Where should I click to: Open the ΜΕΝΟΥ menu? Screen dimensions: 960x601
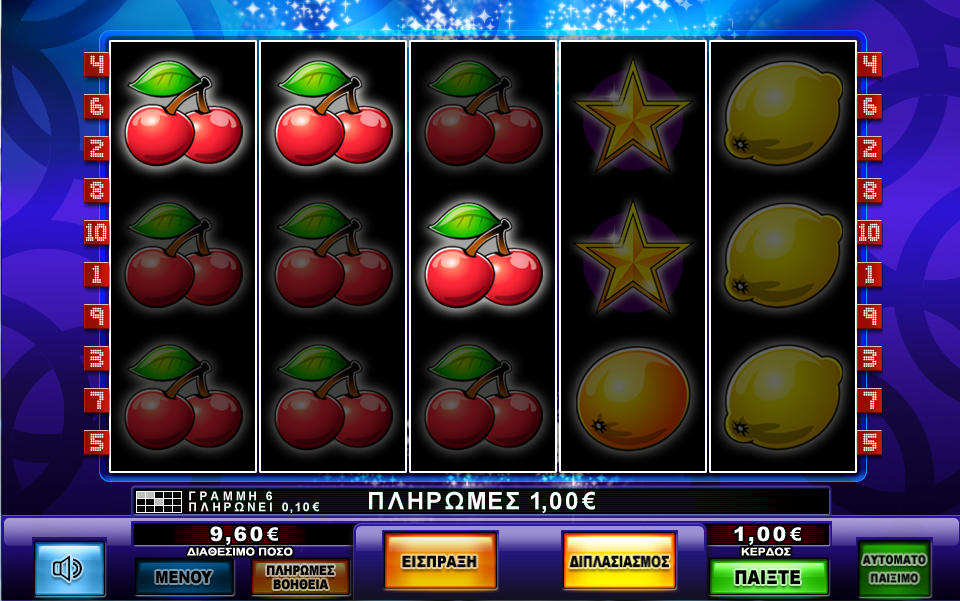[x=185, y=577]
